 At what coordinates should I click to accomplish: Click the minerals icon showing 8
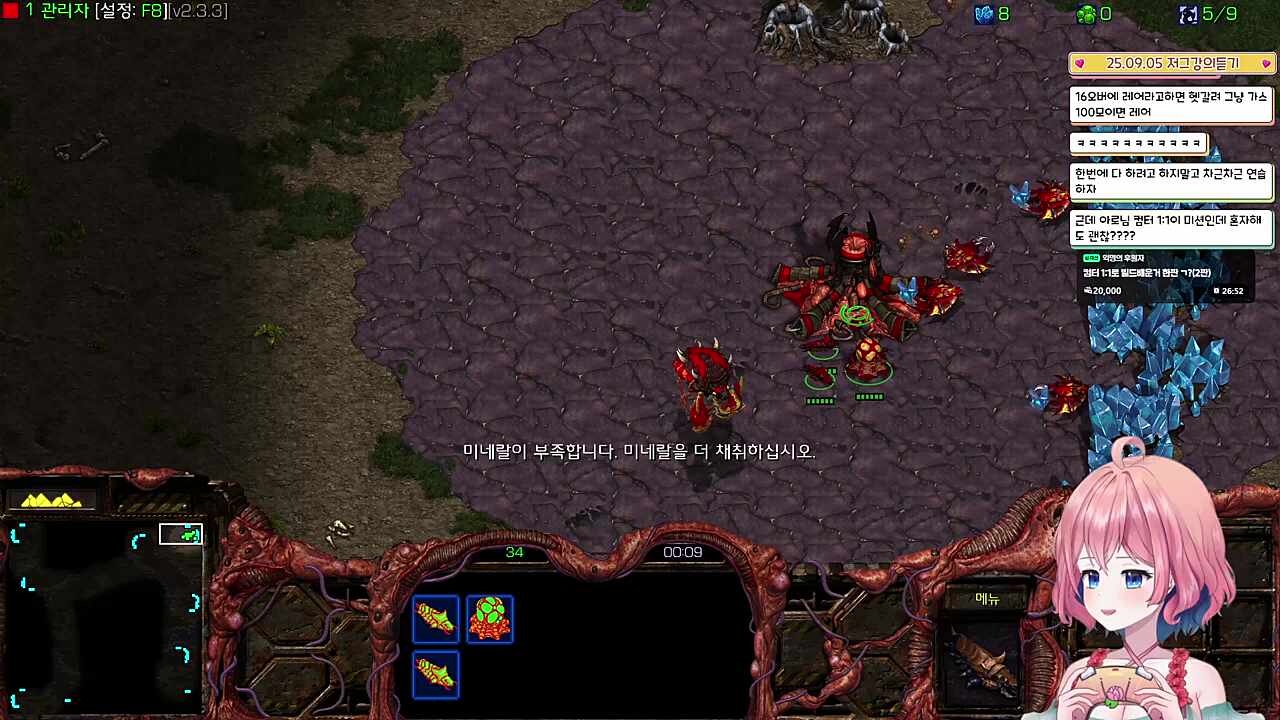982,14
